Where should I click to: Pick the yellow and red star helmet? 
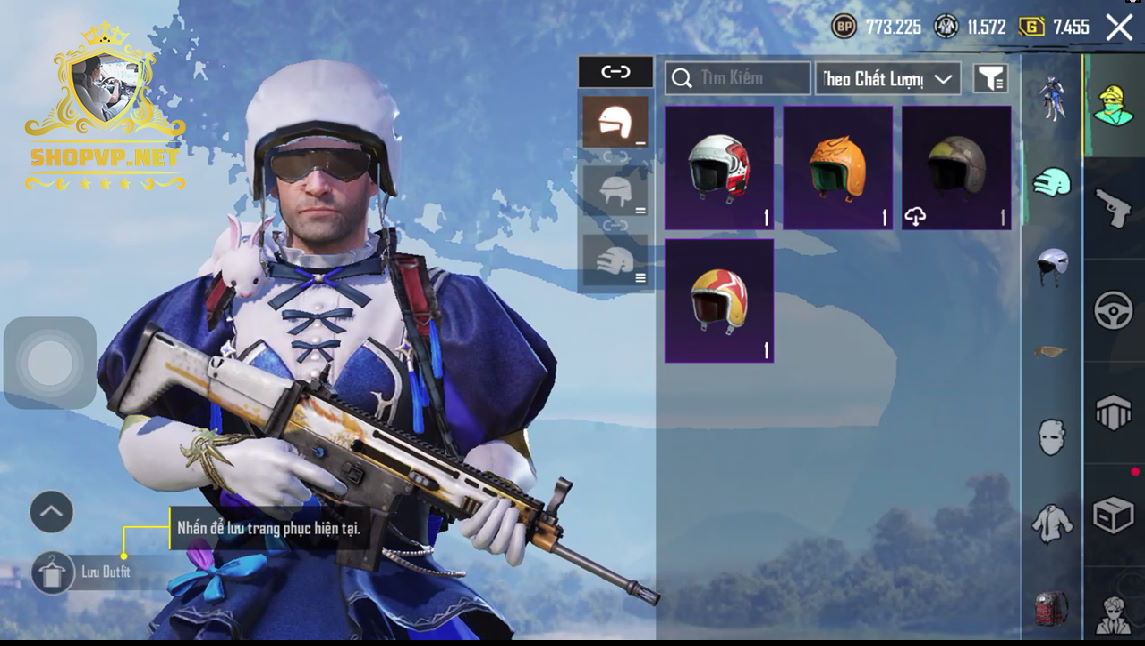click(719, 300)
